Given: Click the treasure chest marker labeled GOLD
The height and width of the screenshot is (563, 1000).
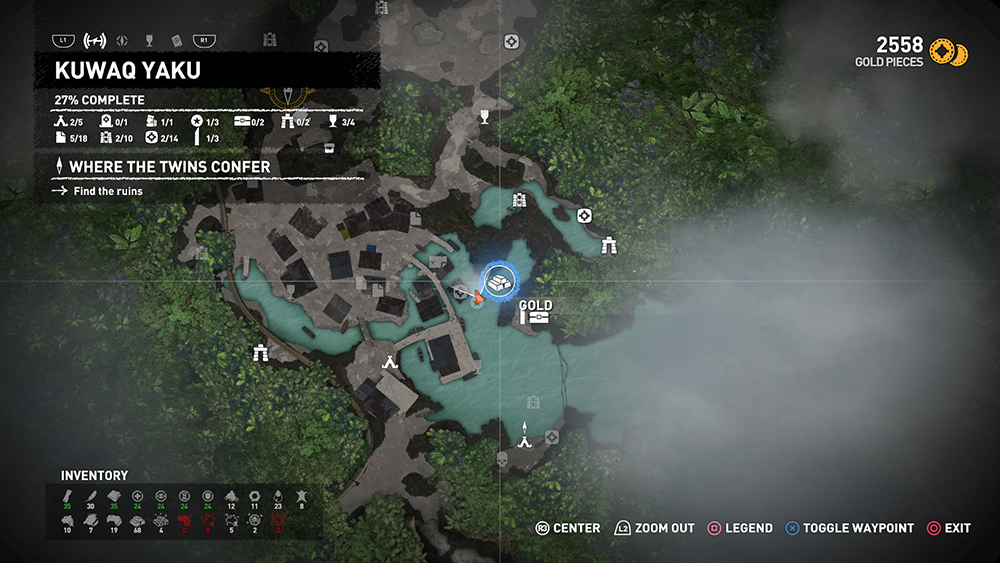Looking at the screenshot, I should 538,317.
